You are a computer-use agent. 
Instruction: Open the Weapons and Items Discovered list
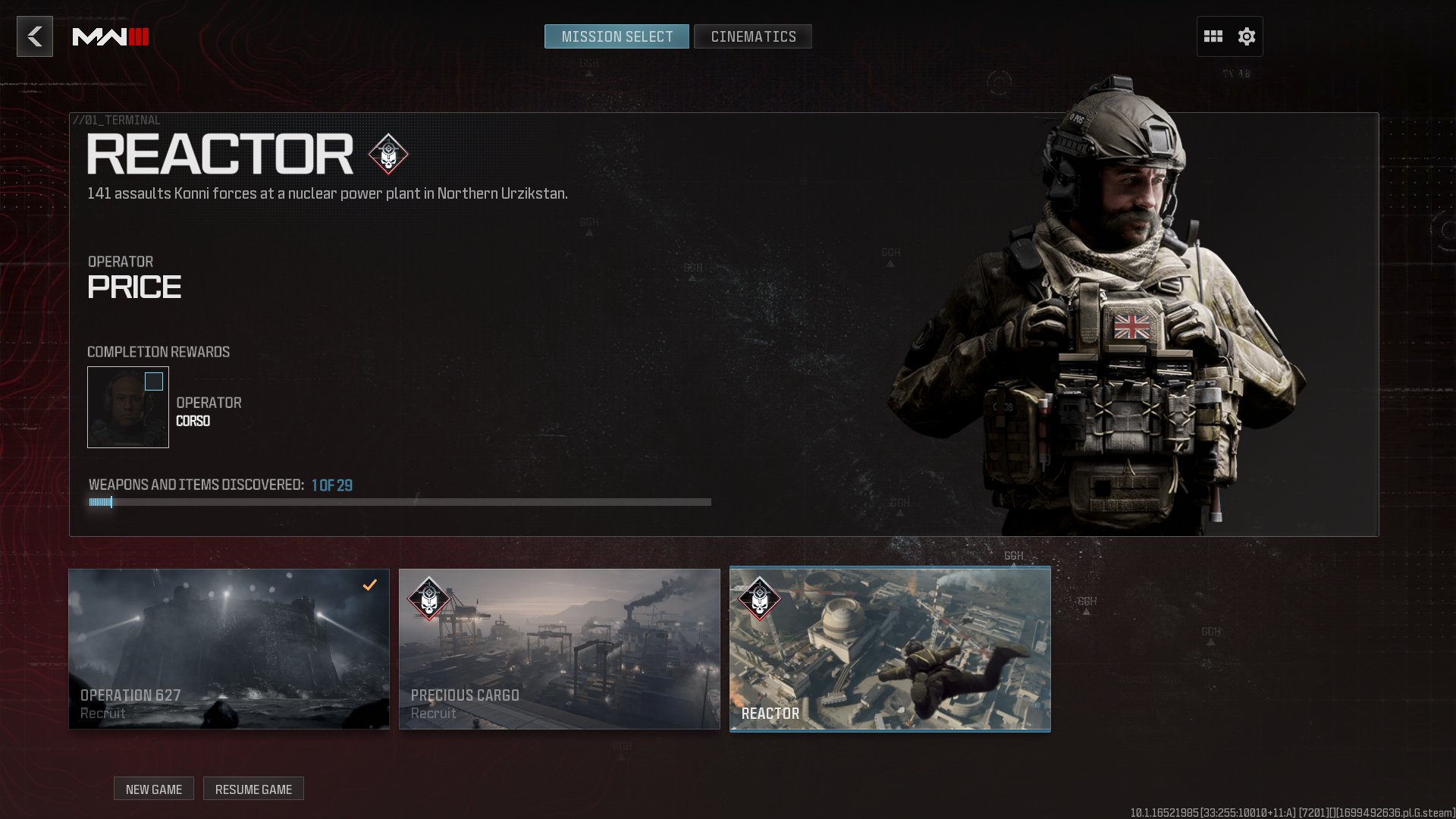click(220, 484)
